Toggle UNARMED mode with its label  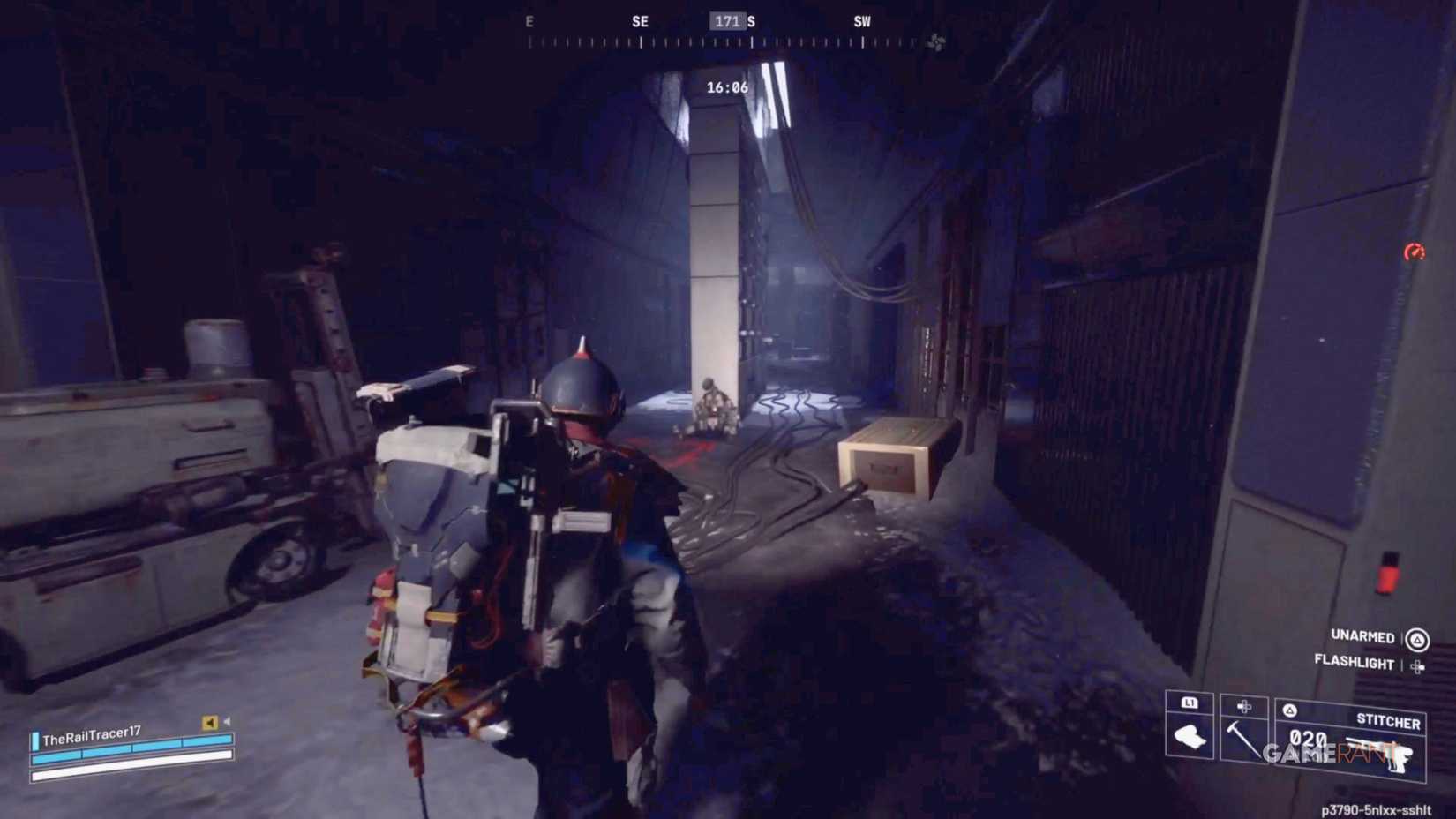pyautogui.click(x=1362, y=637)
